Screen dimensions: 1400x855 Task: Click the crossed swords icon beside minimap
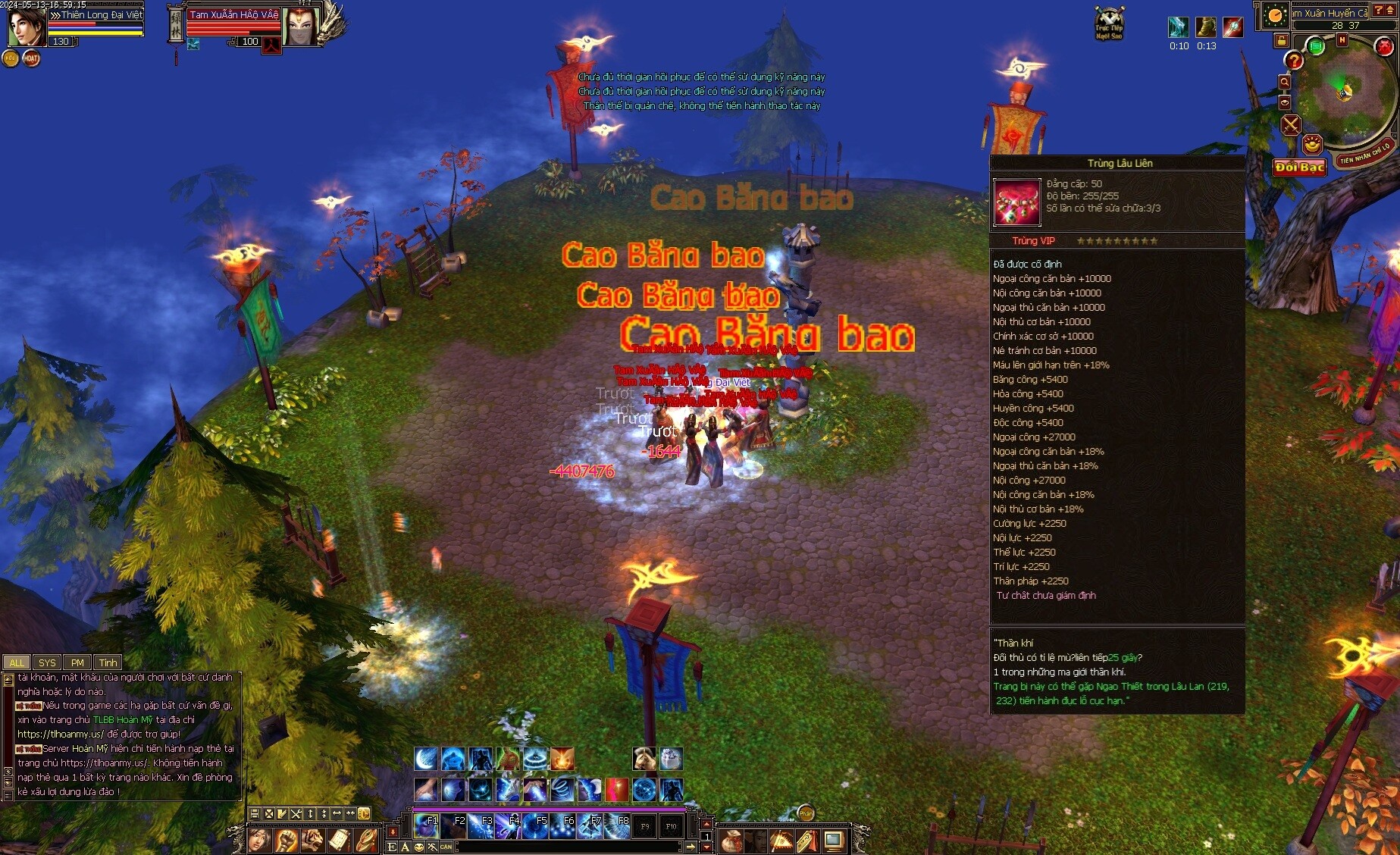pyautogui.click(x=1291, y=125)
